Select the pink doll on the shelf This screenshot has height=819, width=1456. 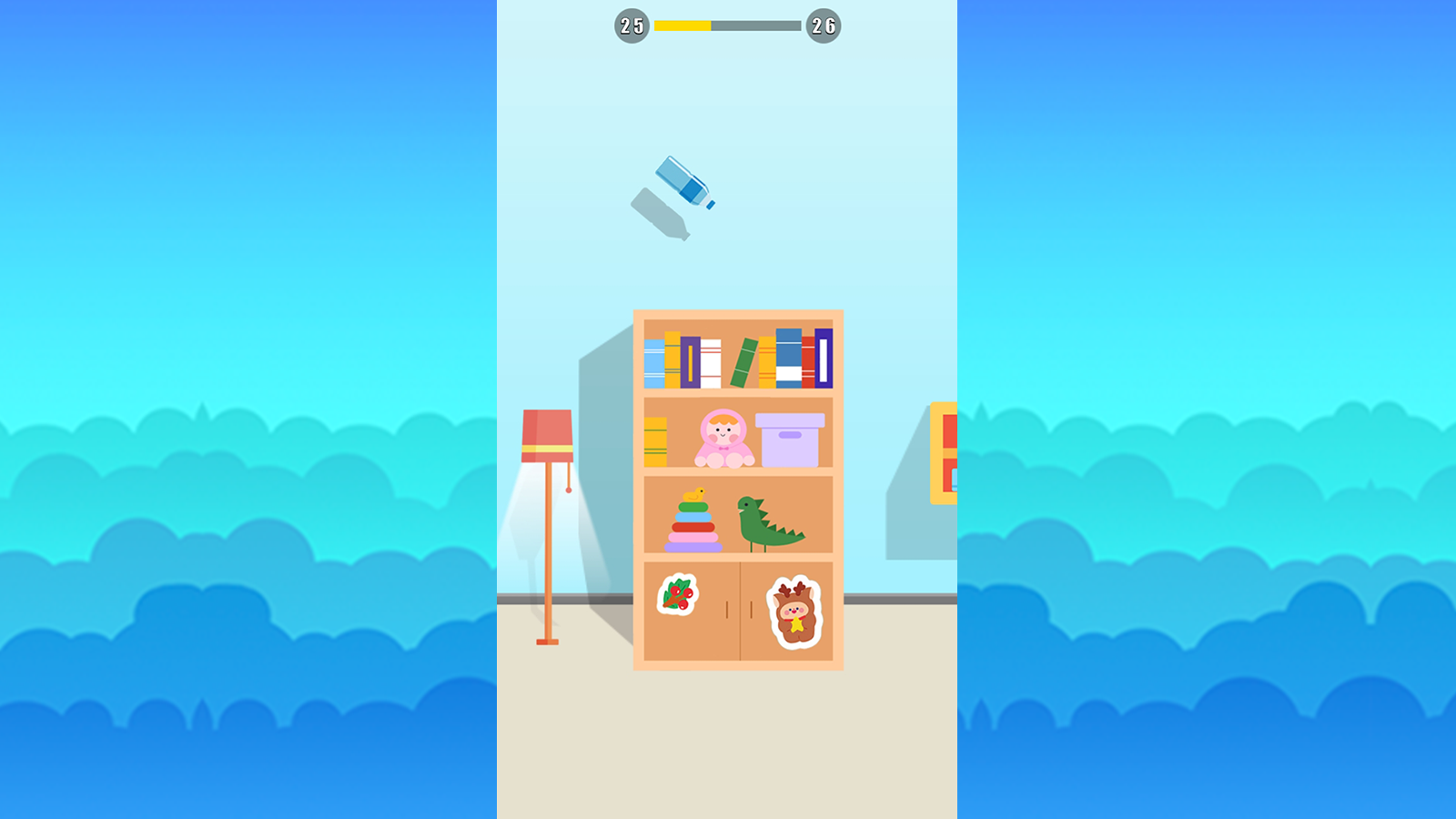click(x=722, y=440)
